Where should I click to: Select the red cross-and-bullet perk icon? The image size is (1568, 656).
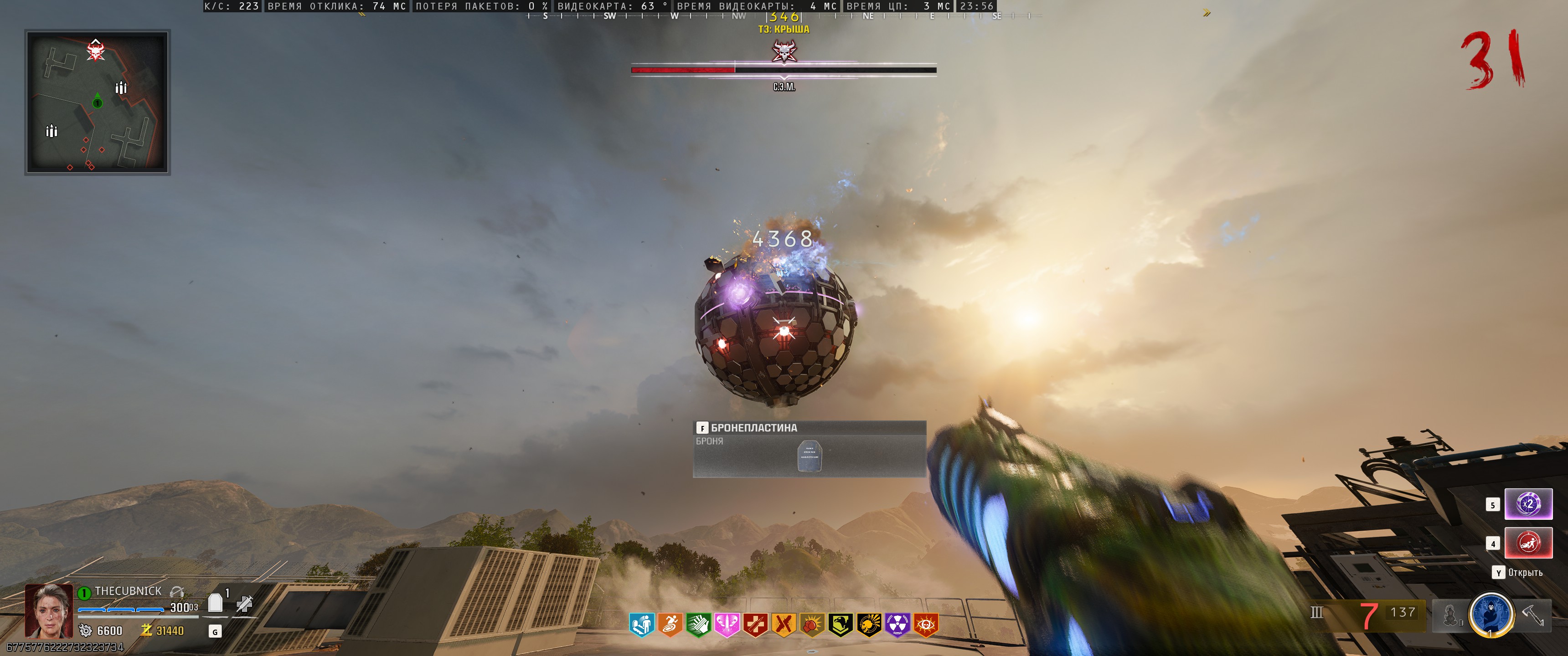755,625
